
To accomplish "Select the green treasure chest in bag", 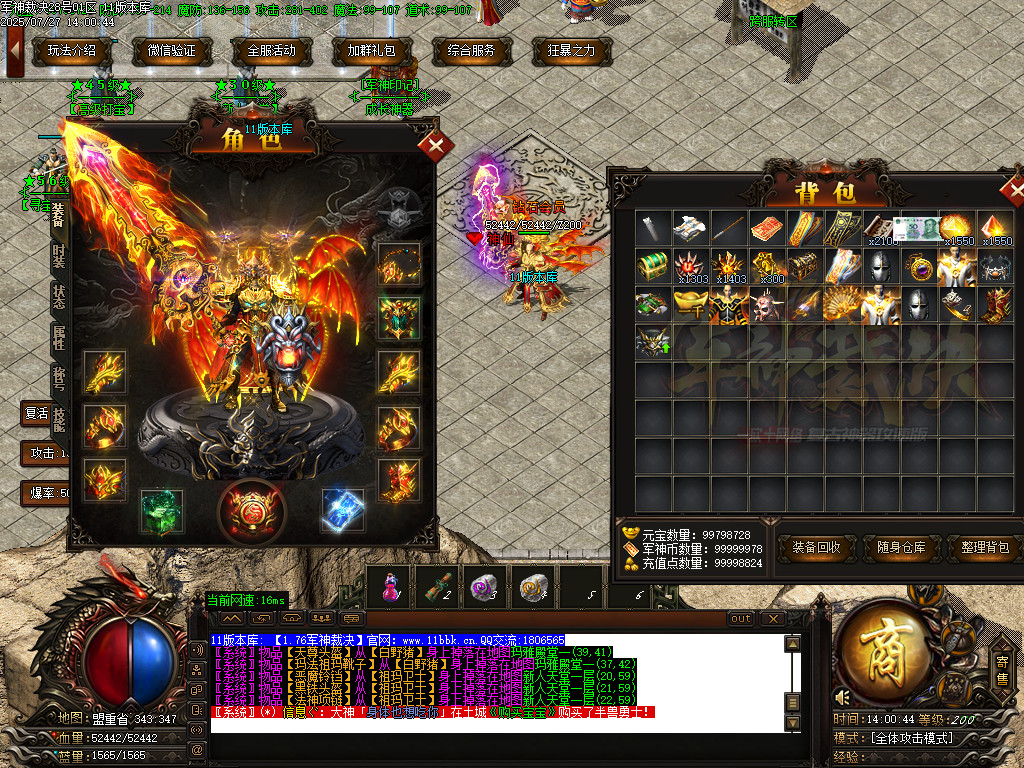I will pyautogui.click(x=655, y=266).
